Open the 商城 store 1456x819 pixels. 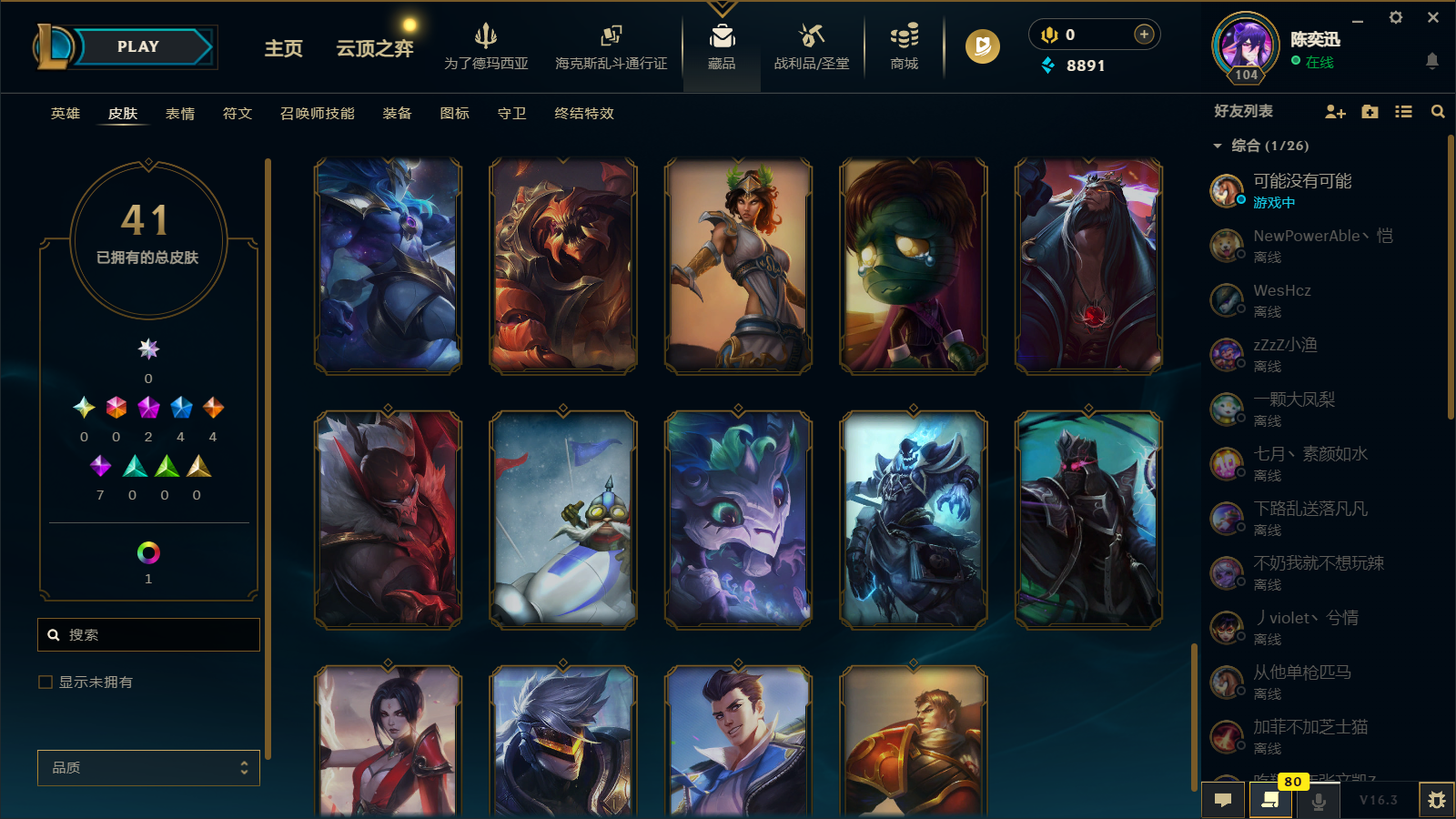pyautogui.click(x=904, y=47)
